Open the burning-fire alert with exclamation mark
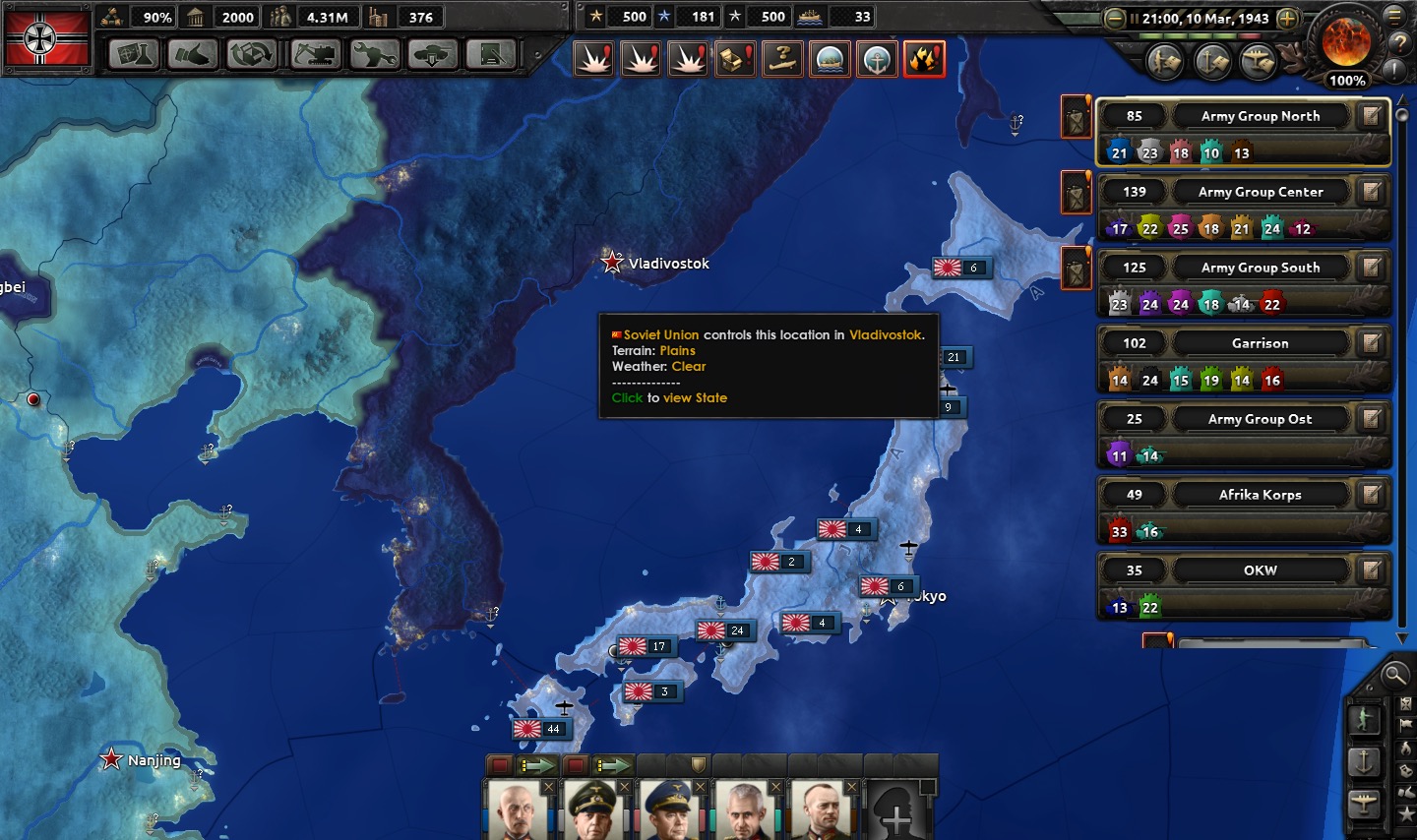The height and width of the screenshot is (840, 1417). [923, 59]
